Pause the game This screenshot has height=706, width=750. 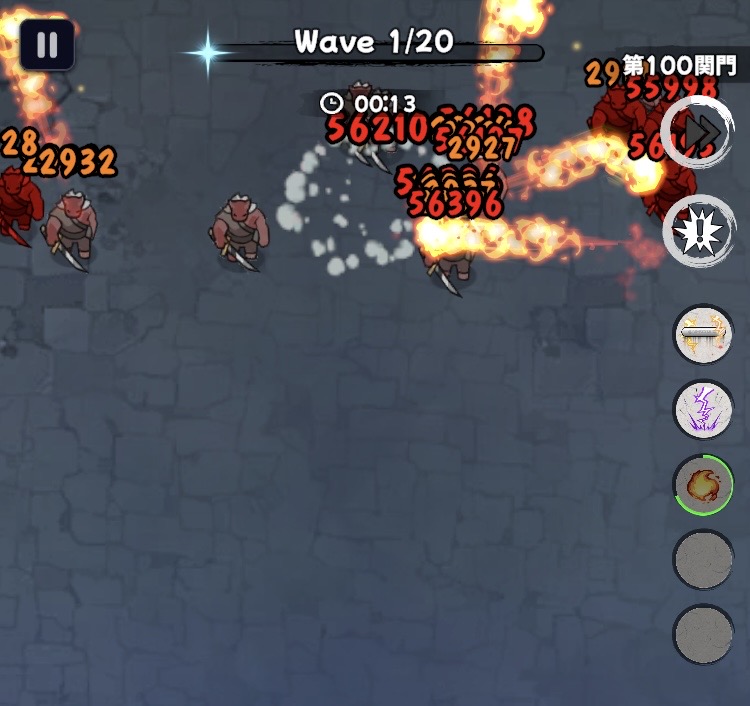[47, 45]
